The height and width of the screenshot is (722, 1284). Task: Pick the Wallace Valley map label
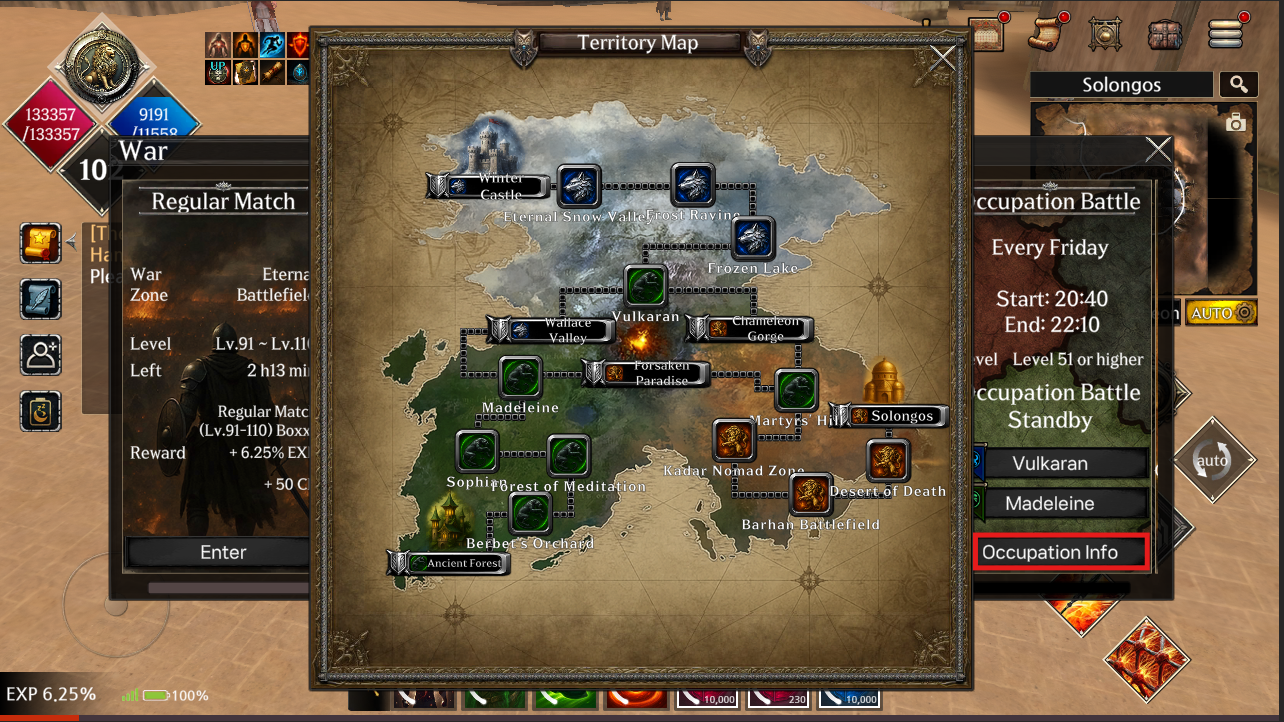[x=550, y=330]
